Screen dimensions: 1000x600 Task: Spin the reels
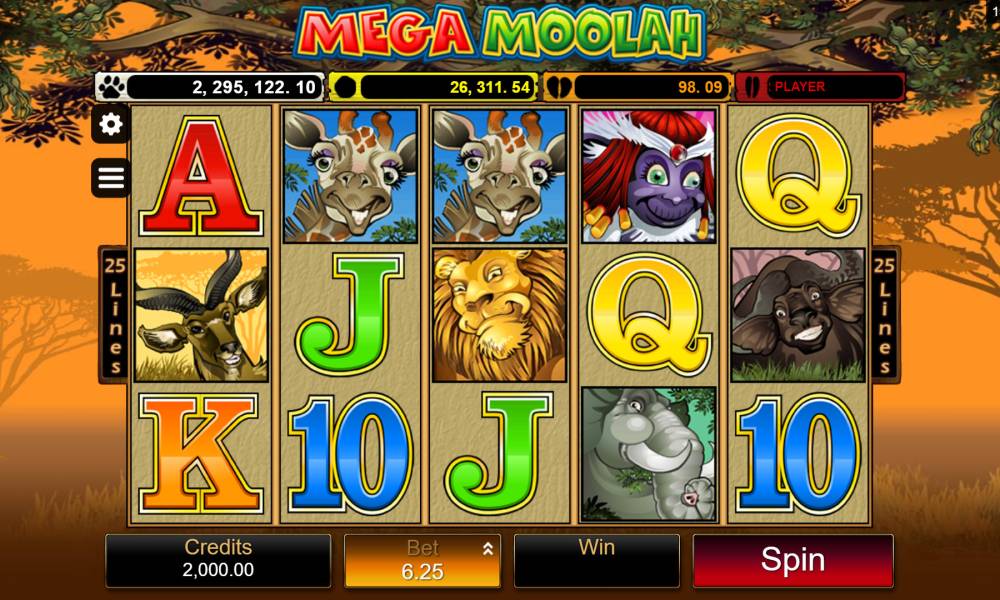point(792,560)
